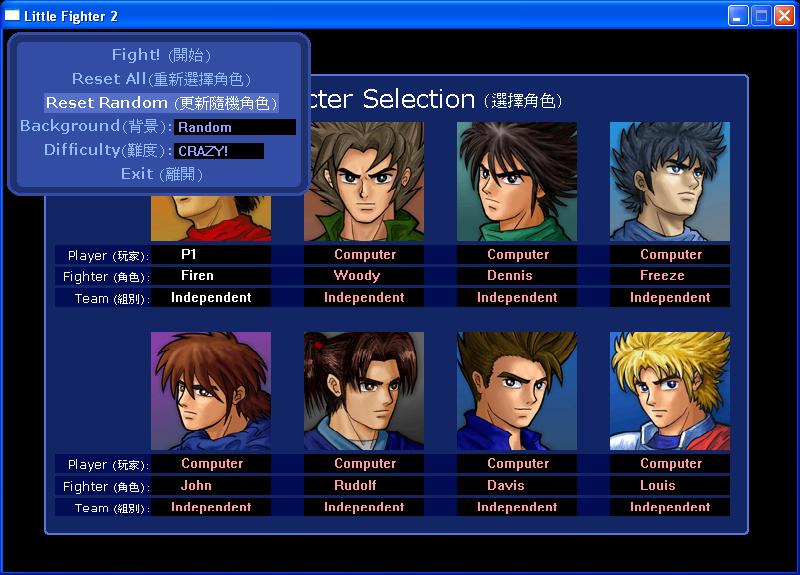Choose the Davis portrait
Viewport: 800px width, 575px height.
click(x=517, y=391)
